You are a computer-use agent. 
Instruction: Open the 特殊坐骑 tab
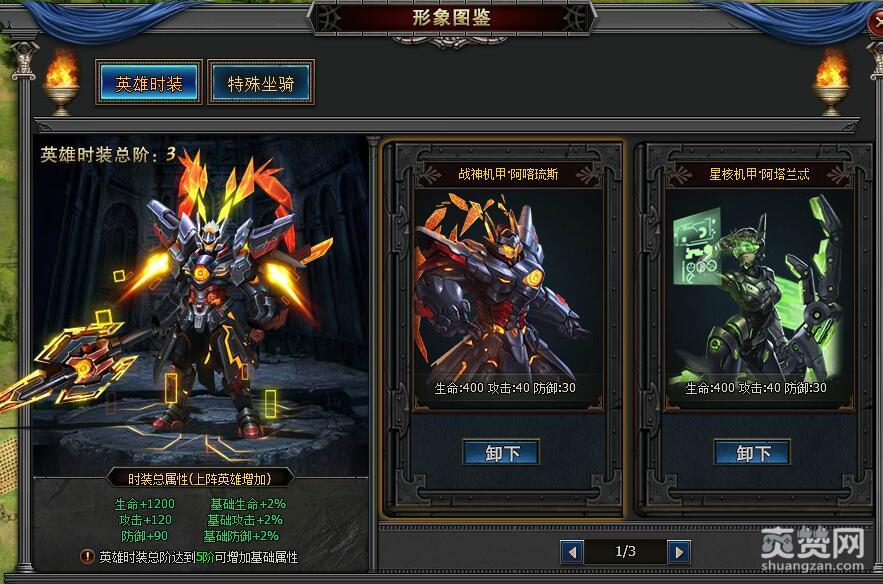point(260,83)
